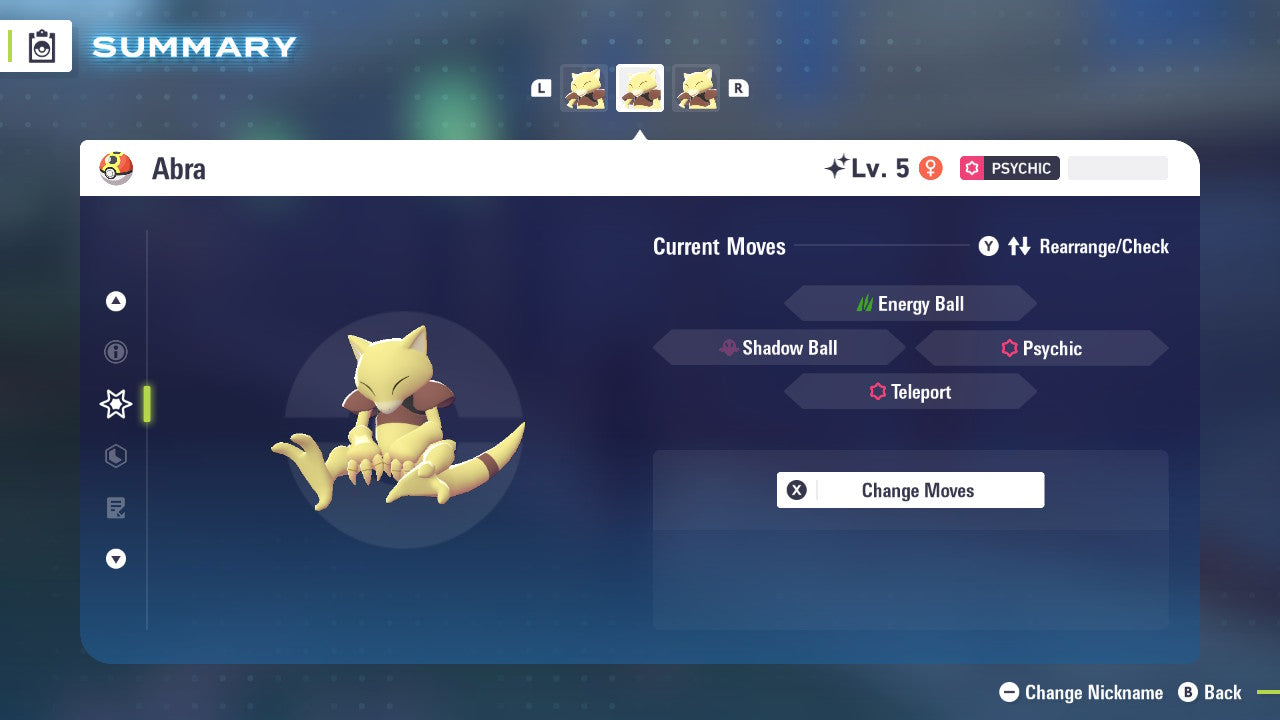Click the green slider indicator beside the star icon

146,404
